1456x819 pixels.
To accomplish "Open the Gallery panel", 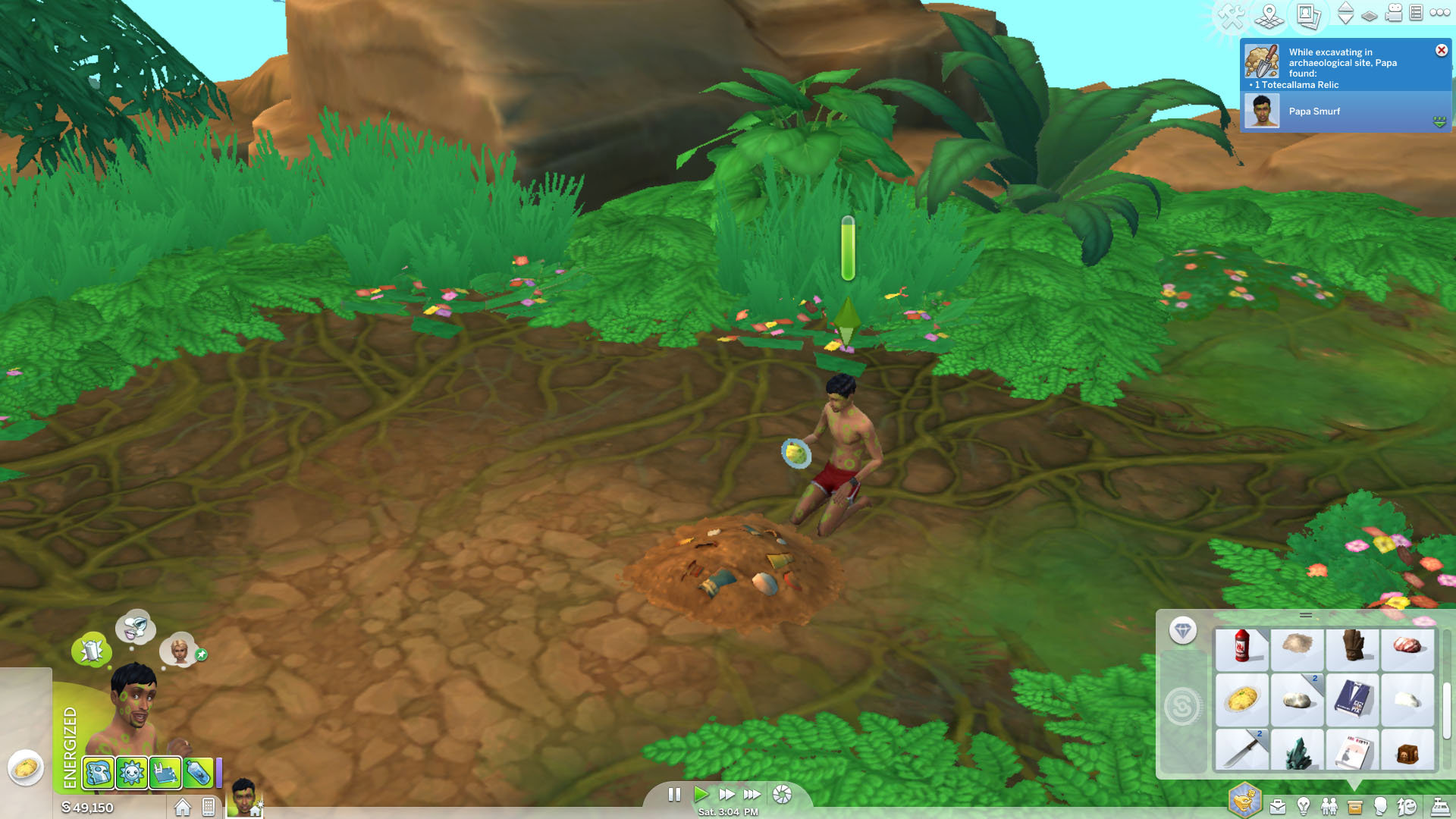I will coord(1308,15).
